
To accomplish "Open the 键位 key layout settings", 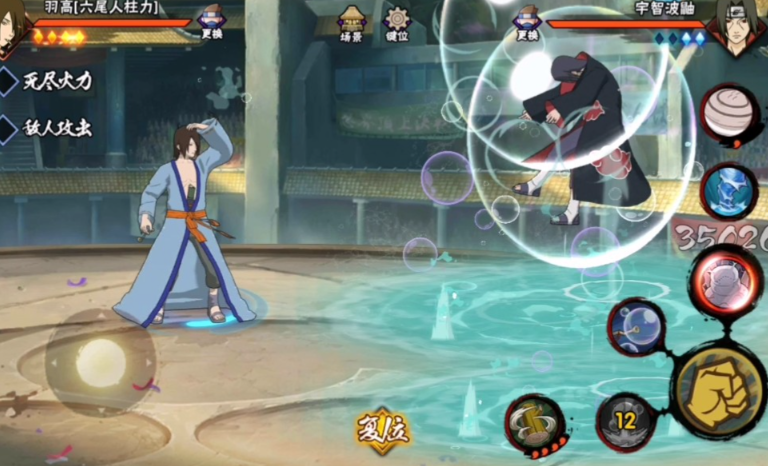I will click(x=398, y=22).
